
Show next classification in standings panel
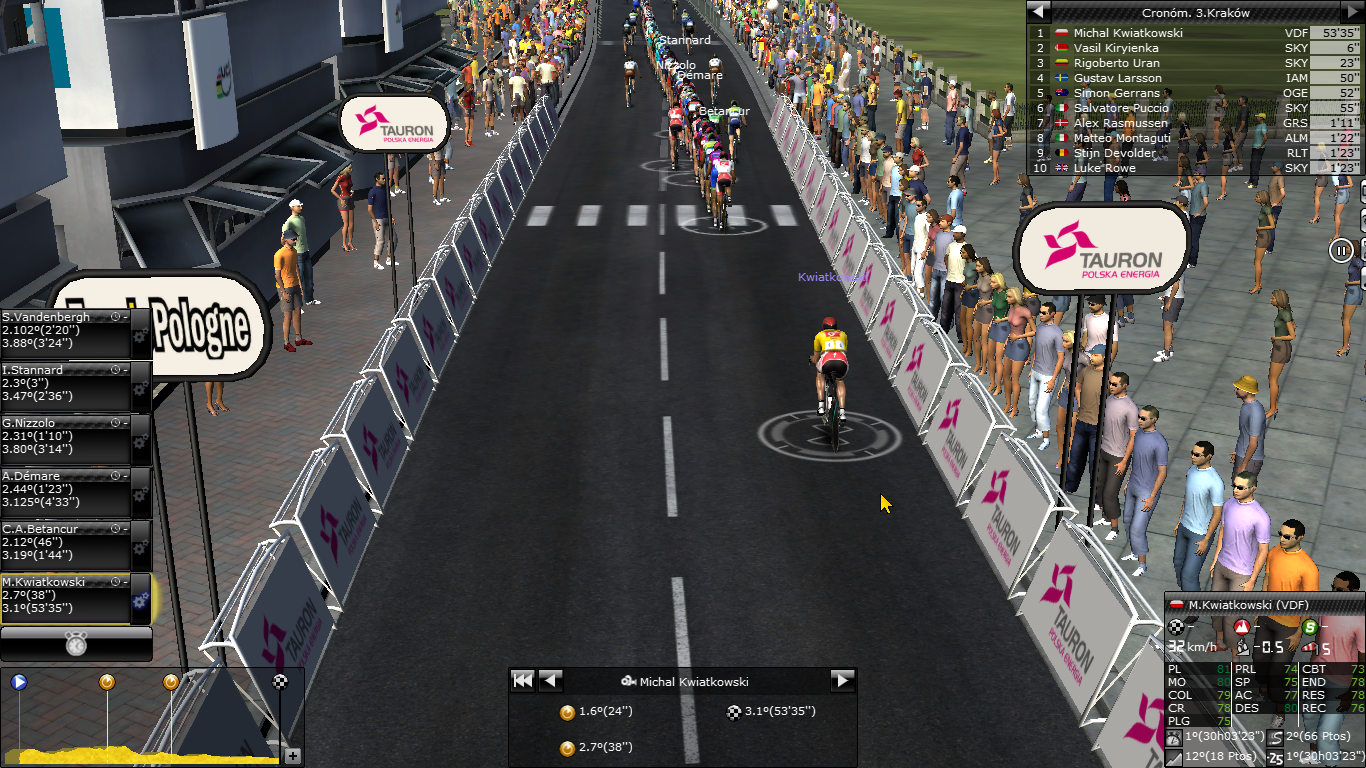(1351, 12)
